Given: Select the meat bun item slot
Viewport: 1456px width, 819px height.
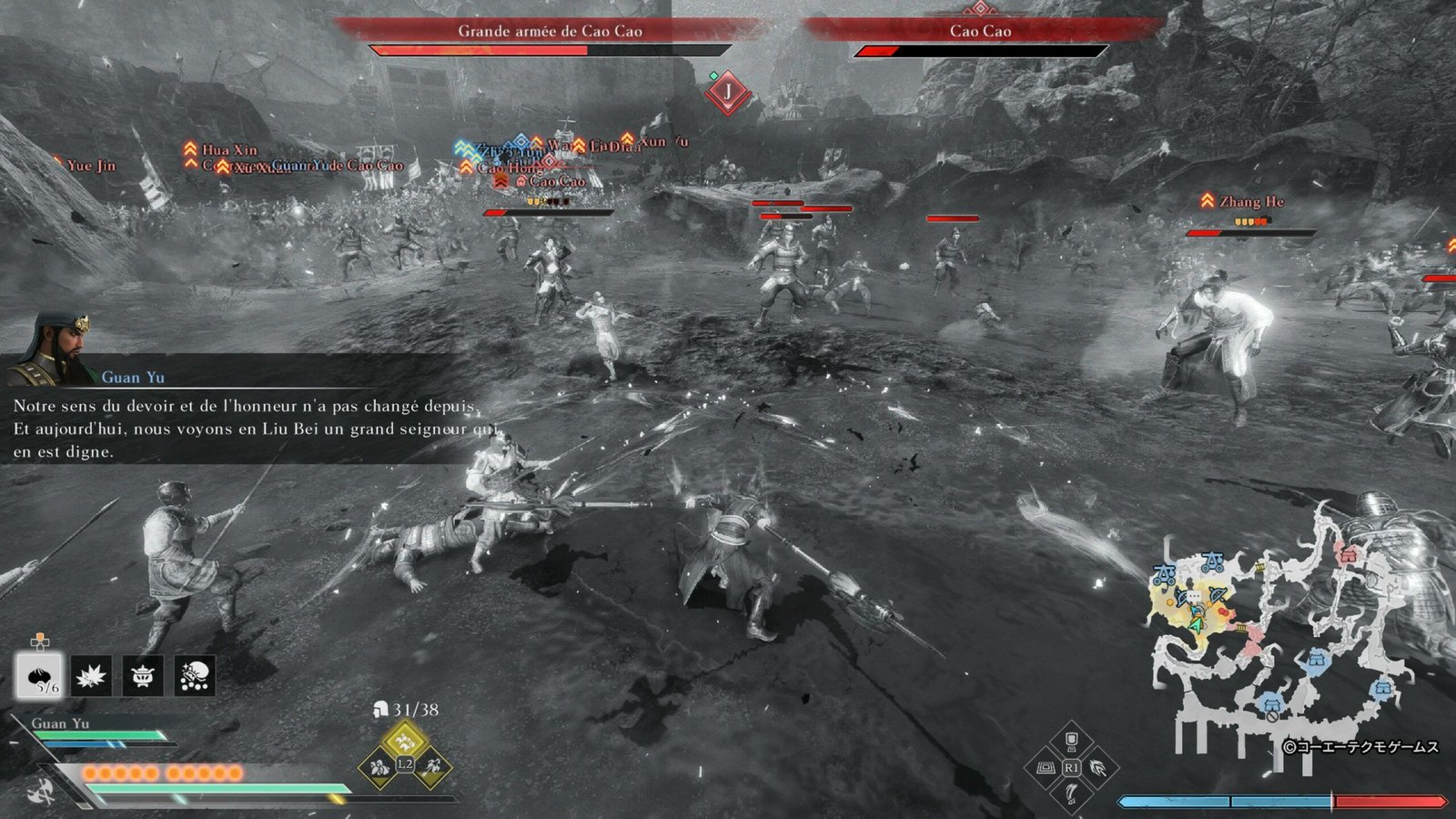Looking at the screenshot, I should pos(39,676).
